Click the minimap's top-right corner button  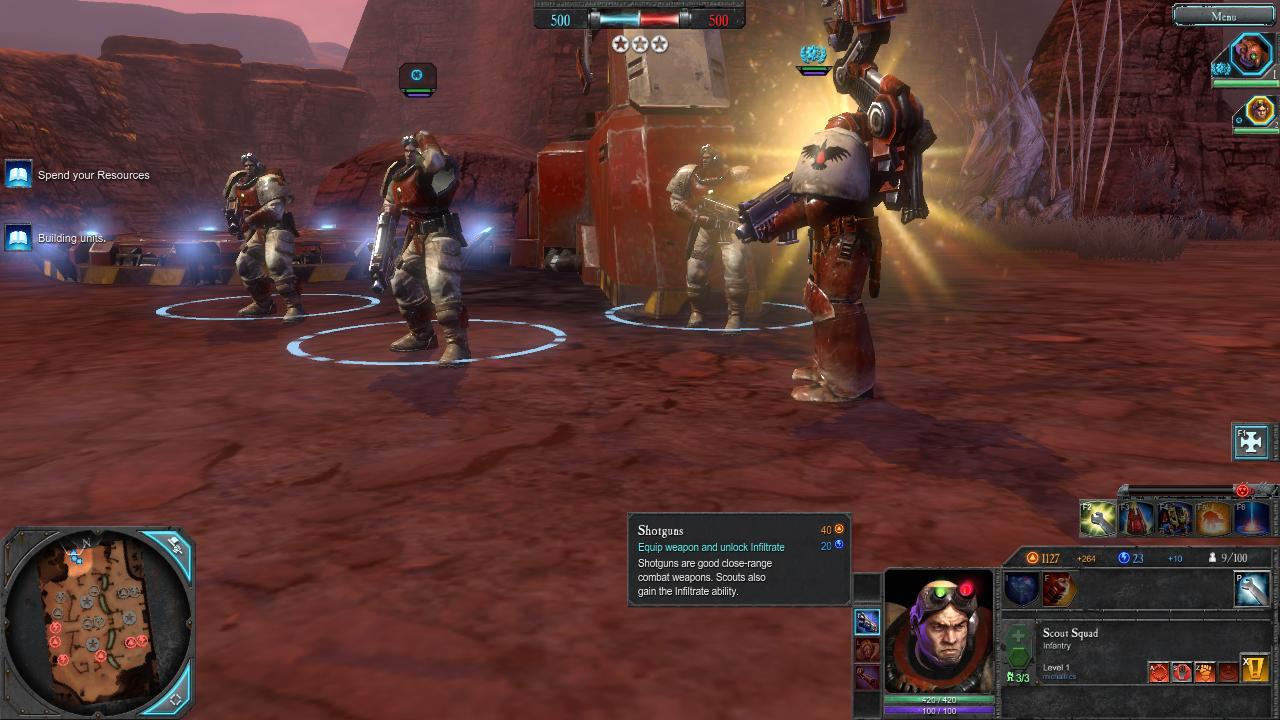point(174,546)
